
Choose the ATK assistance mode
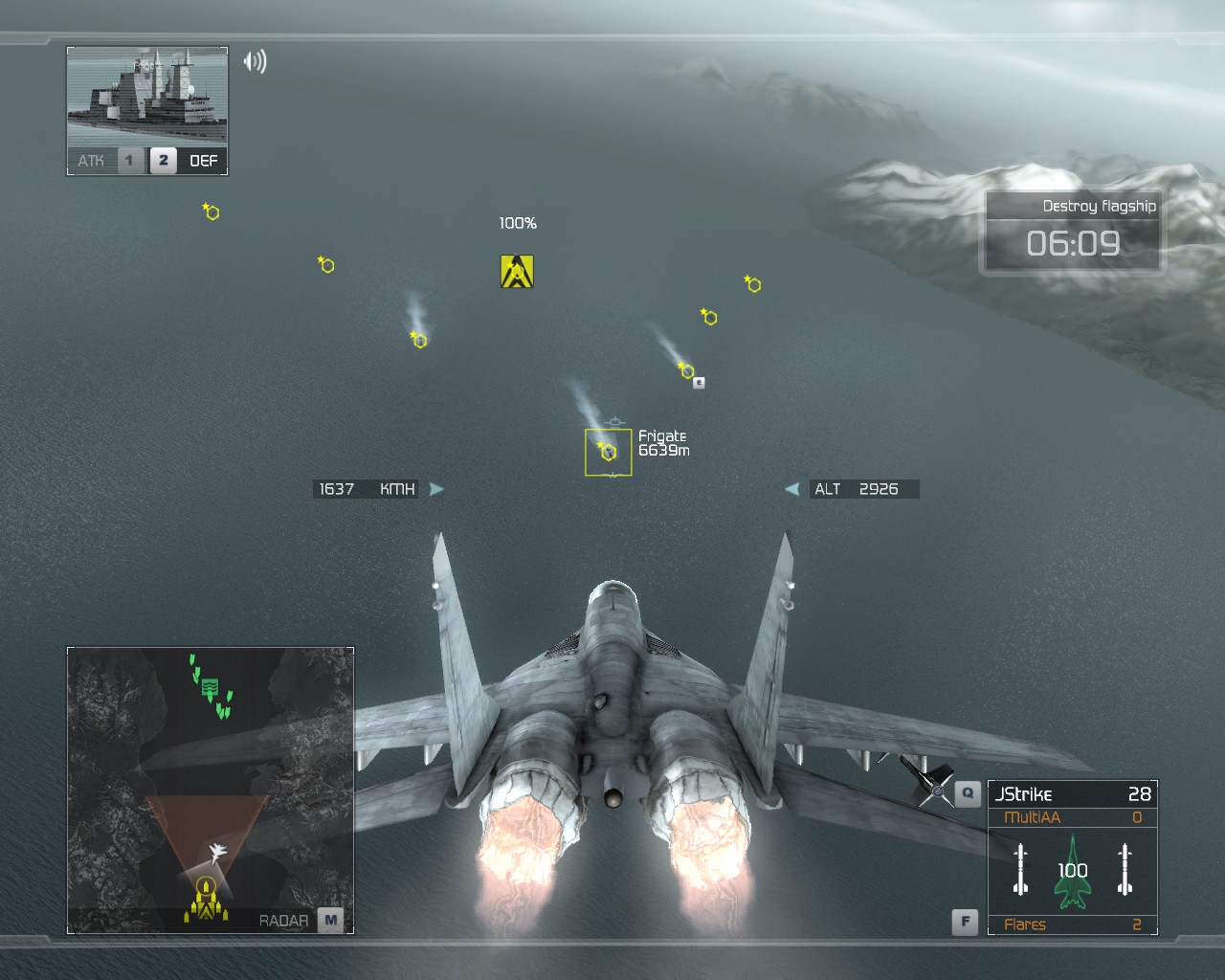[x=92, y=161]
